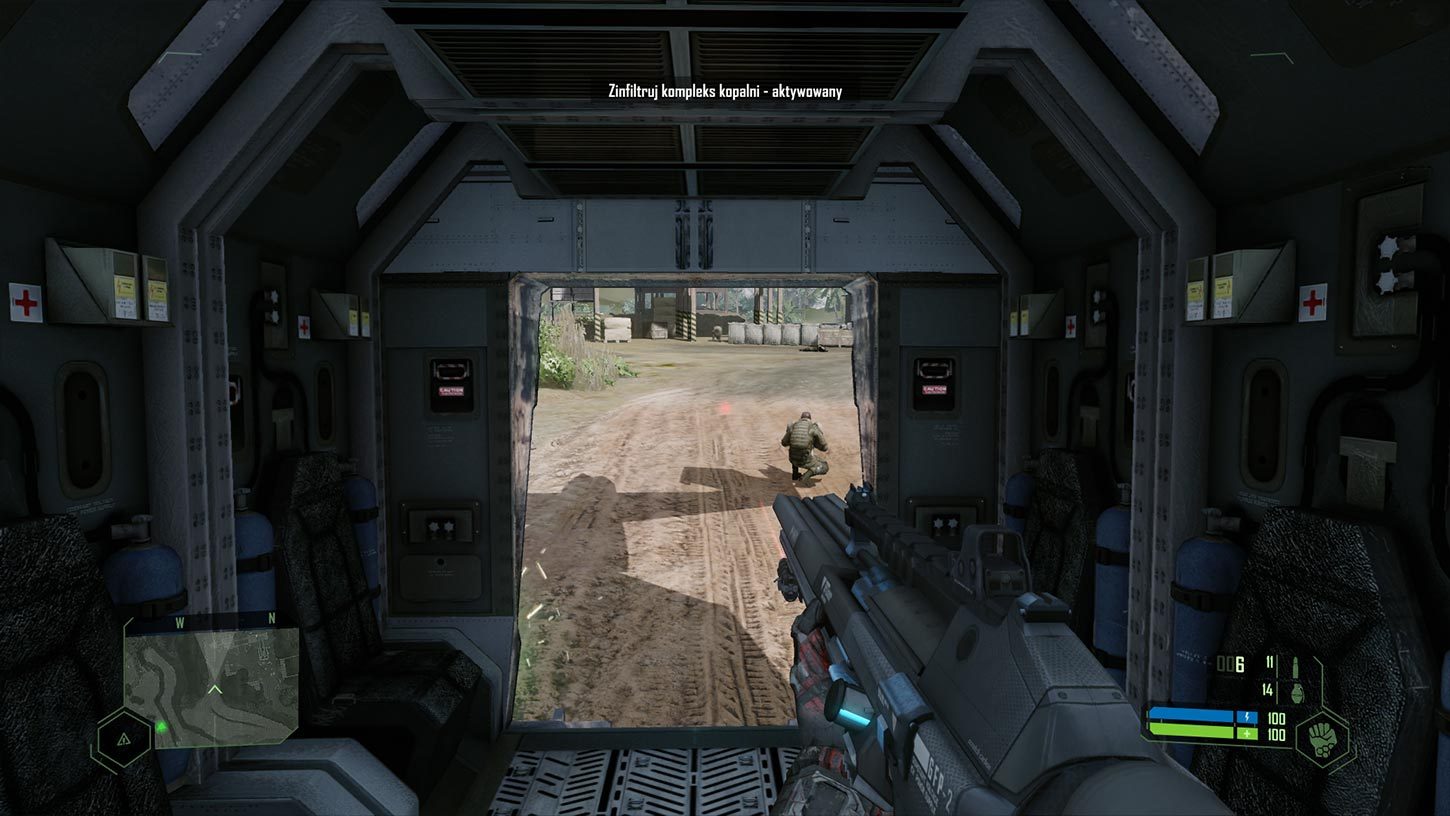Click the magazine ammo counter showing 6
The width and height of the screenshot is (1450, 816).
pos(1229,664)
